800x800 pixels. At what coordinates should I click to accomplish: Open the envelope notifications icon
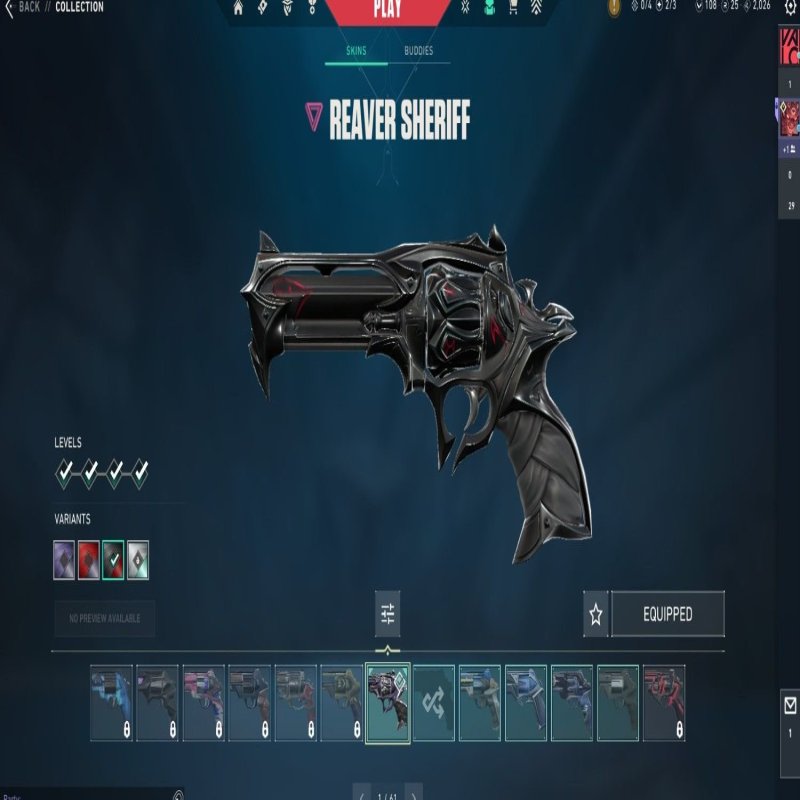click(789, 704)
